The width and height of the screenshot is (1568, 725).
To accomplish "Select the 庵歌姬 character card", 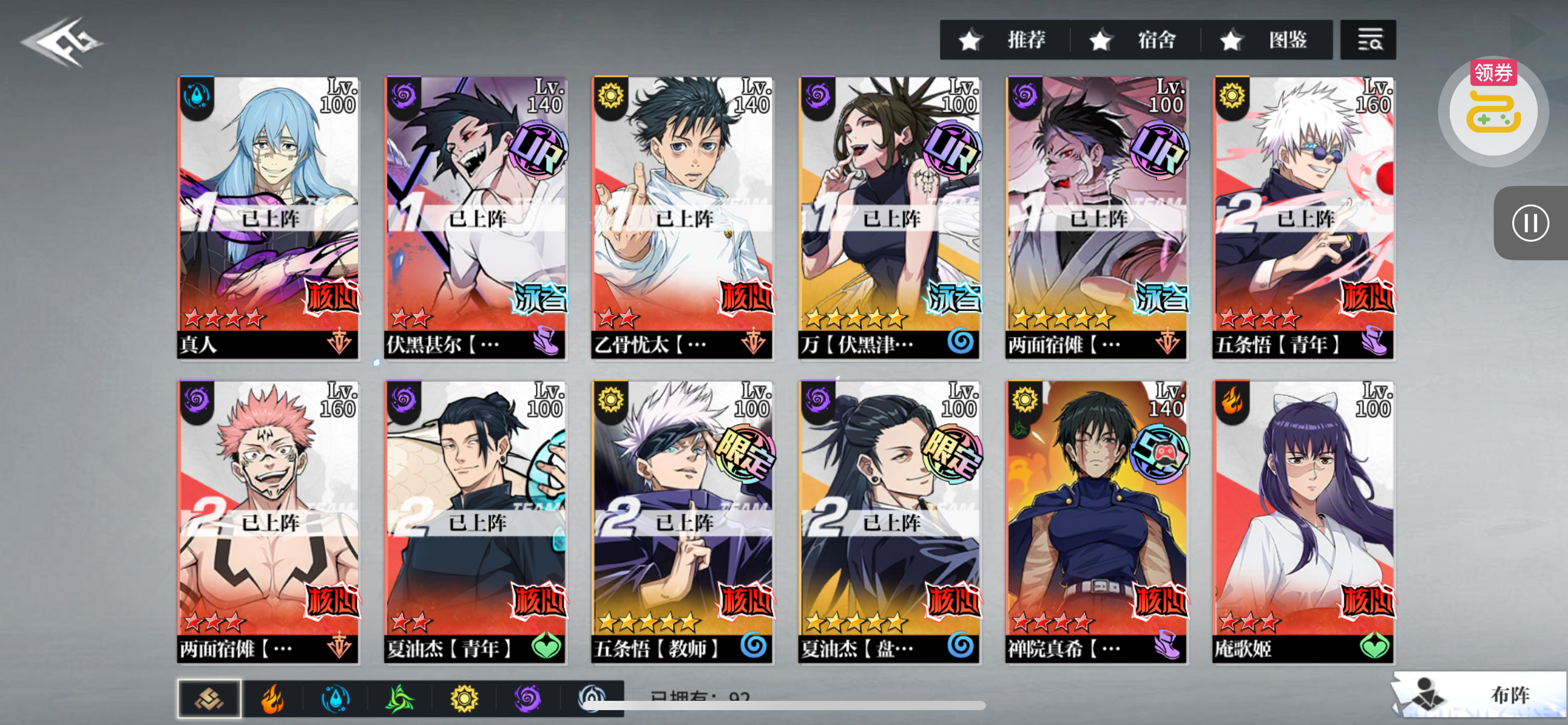I will [1303, 522].
